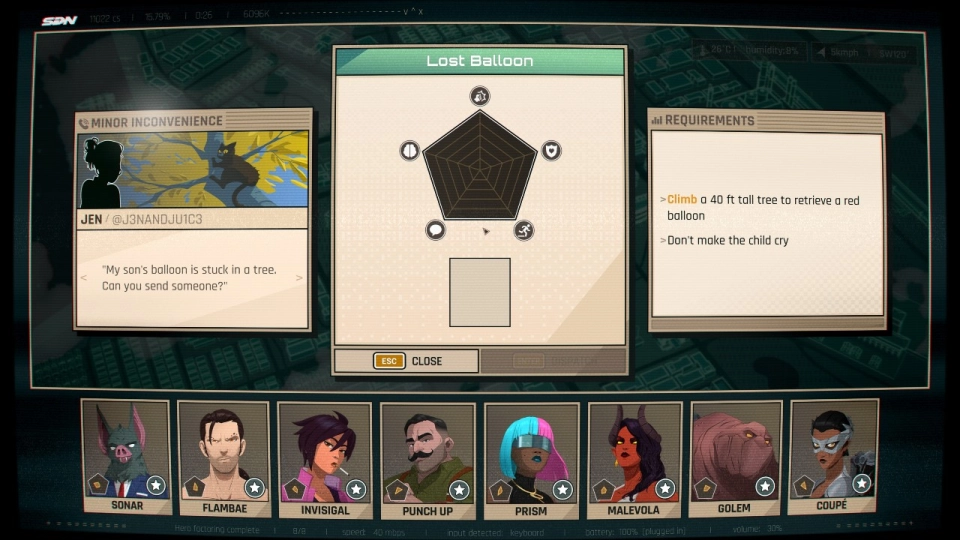Choose Flambae from the hero roster
Viewport: 960px width, 540px height.
tap(224, 456)
